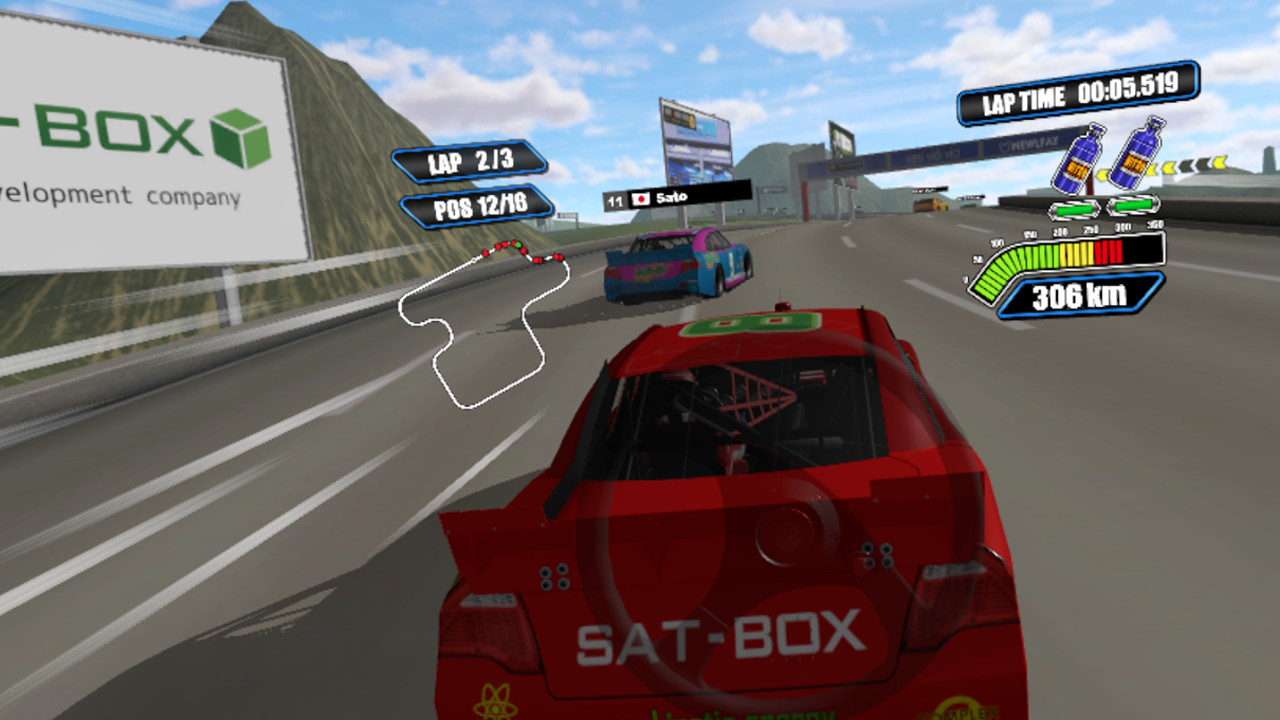
Task: Click the Japan flag on Sato's nameplate
Action: coord(639,198)
